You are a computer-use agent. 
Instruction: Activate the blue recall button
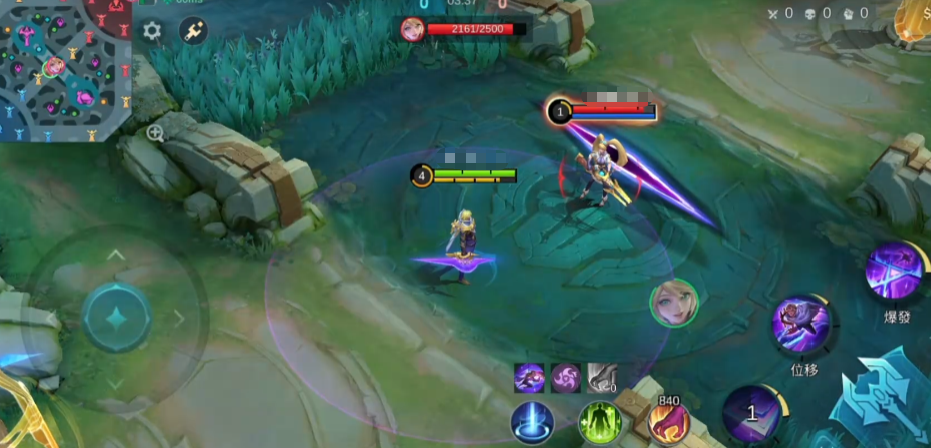click(532, 422)
